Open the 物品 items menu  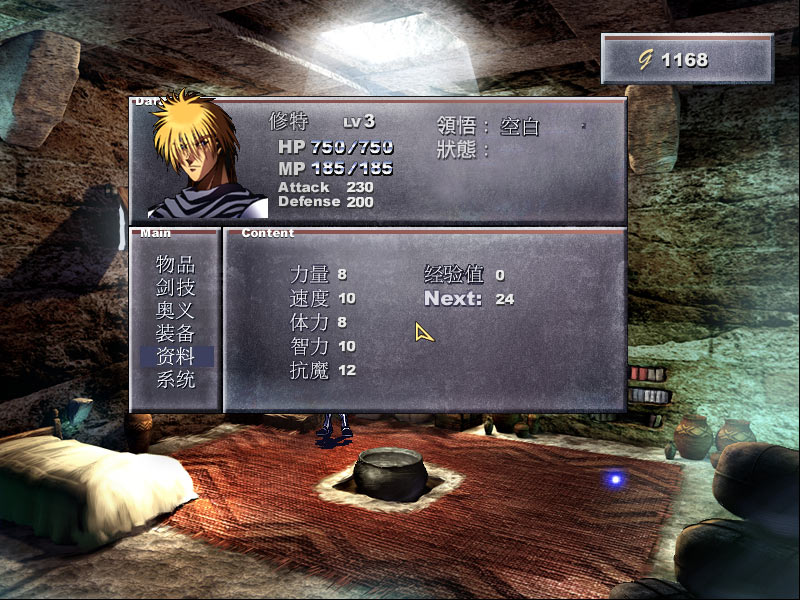click(x=175, y=265)
